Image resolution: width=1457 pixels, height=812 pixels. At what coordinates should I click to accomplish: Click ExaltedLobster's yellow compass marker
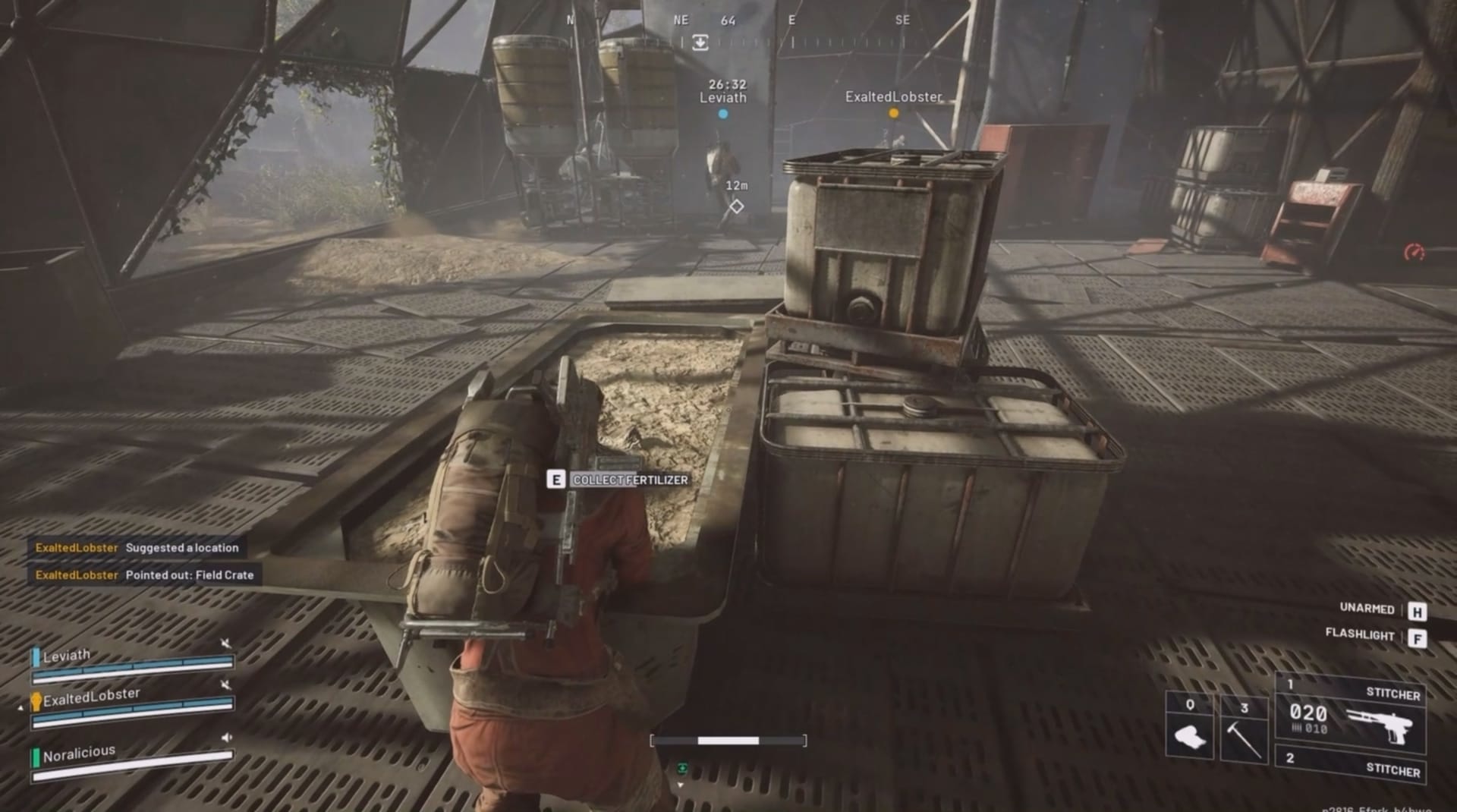[x=893, y=112]
